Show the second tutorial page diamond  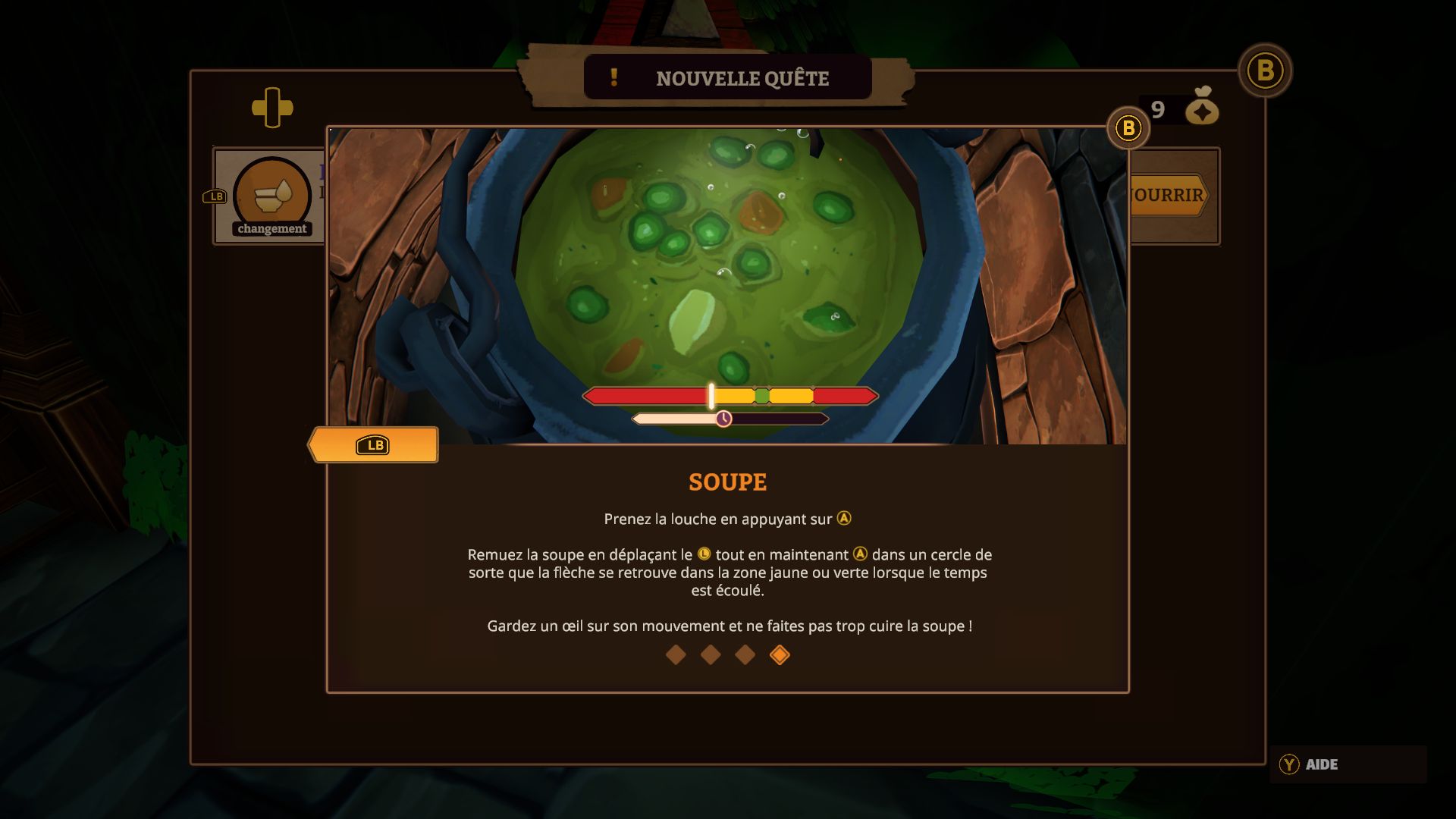[x=711, y=655]
